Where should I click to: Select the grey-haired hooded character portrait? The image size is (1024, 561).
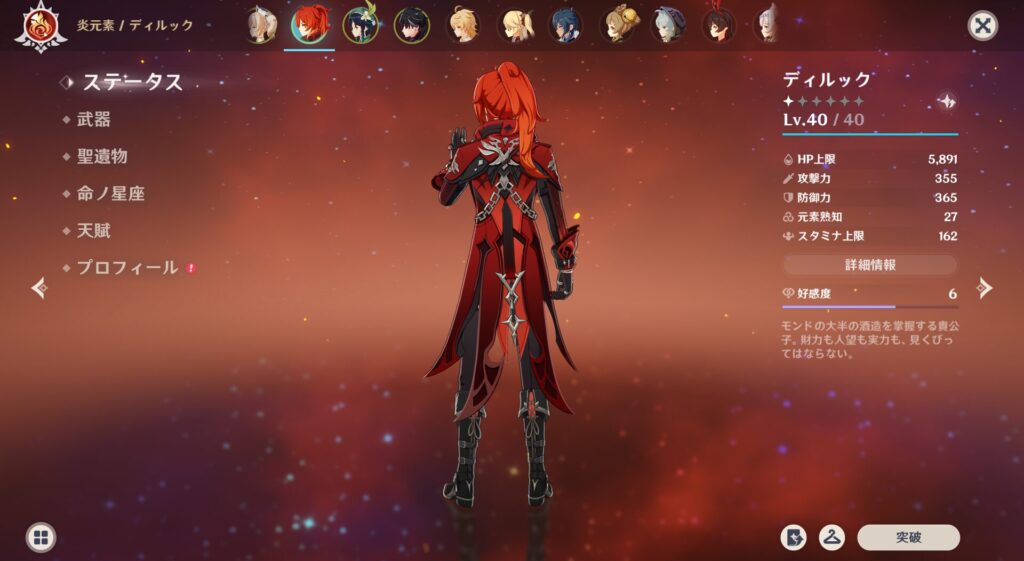(x=668, y=25)
